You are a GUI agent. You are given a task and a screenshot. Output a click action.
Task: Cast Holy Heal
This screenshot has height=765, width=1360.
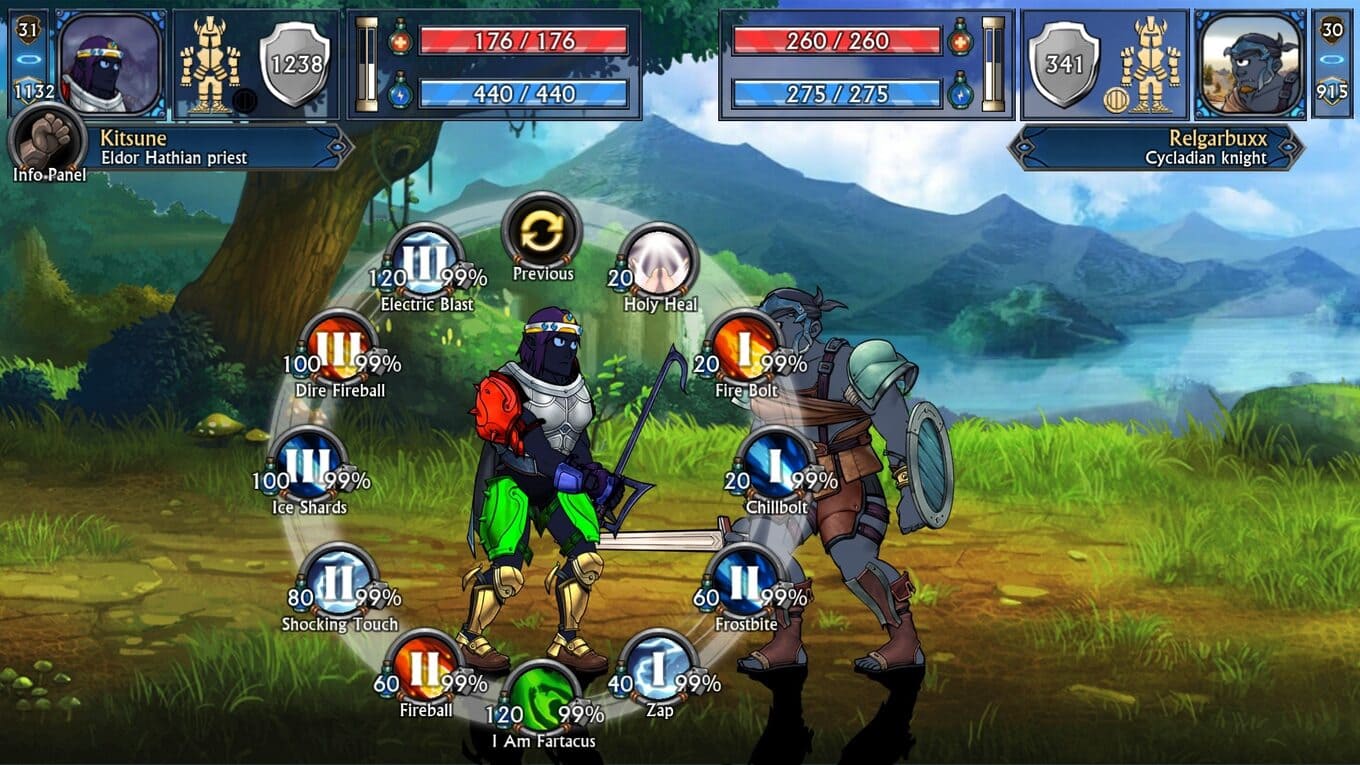tap(658, 261)
